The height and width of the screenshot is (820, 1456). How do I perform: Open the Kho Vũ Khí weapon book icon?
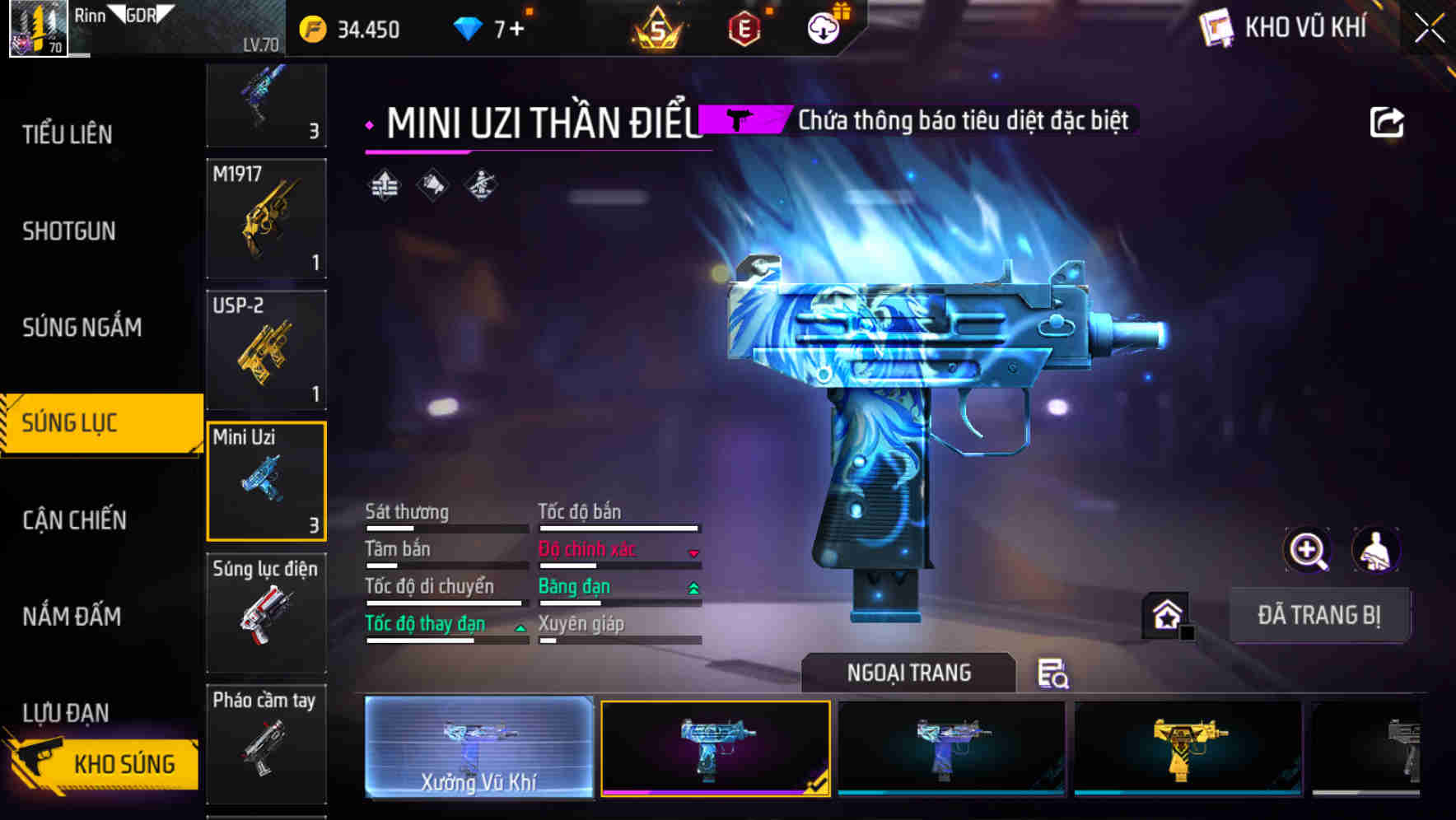[x=1216, y=27]
